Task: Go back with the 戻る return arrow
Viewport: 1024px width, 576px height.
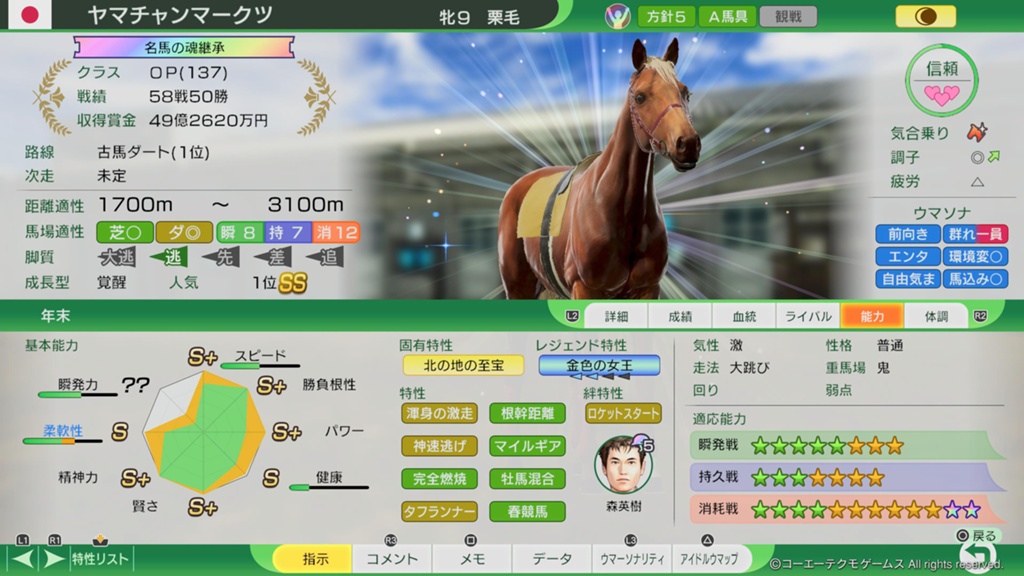Action: 973,552
